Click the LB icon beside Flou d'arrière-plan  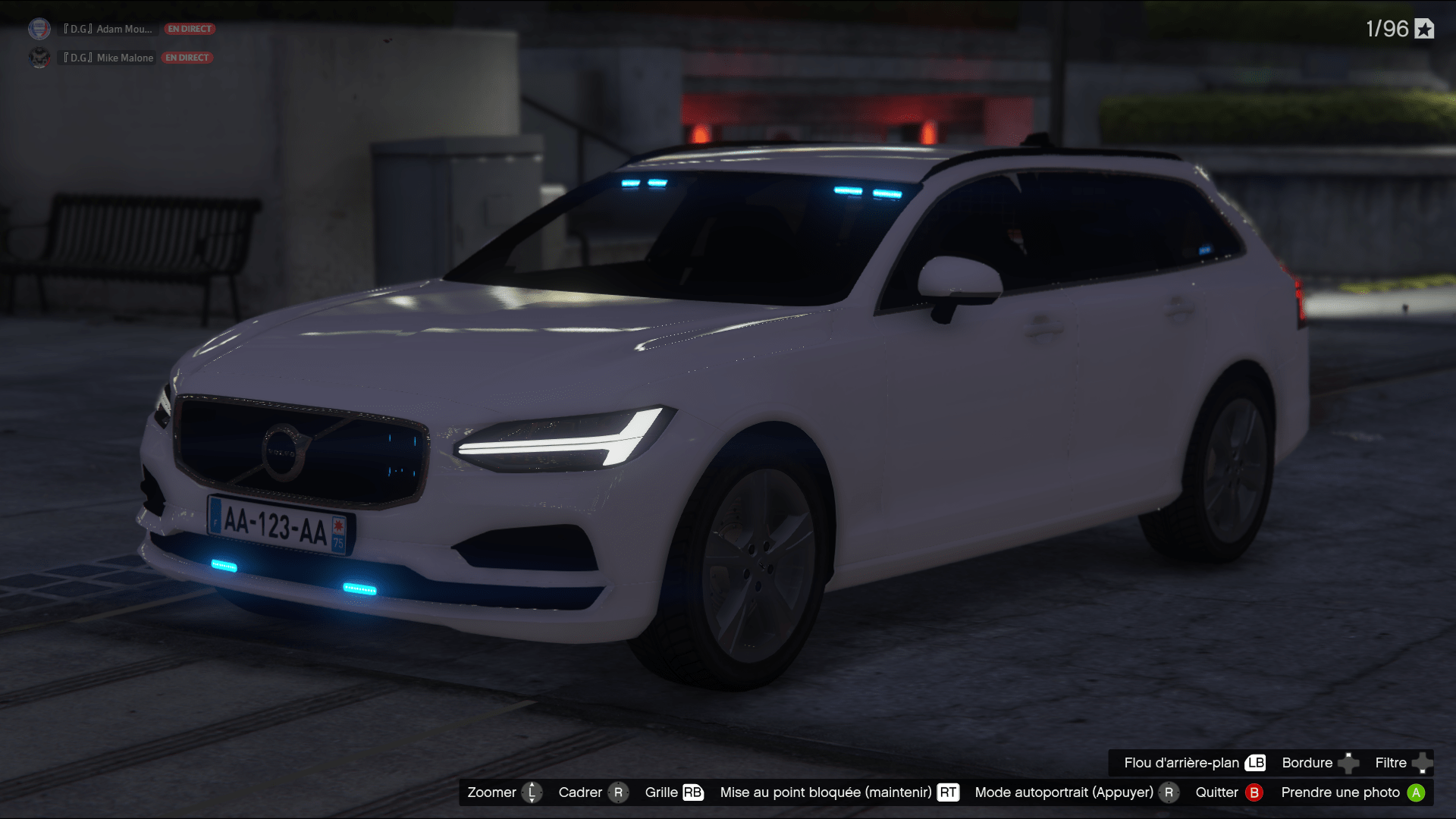[1255, 763]
